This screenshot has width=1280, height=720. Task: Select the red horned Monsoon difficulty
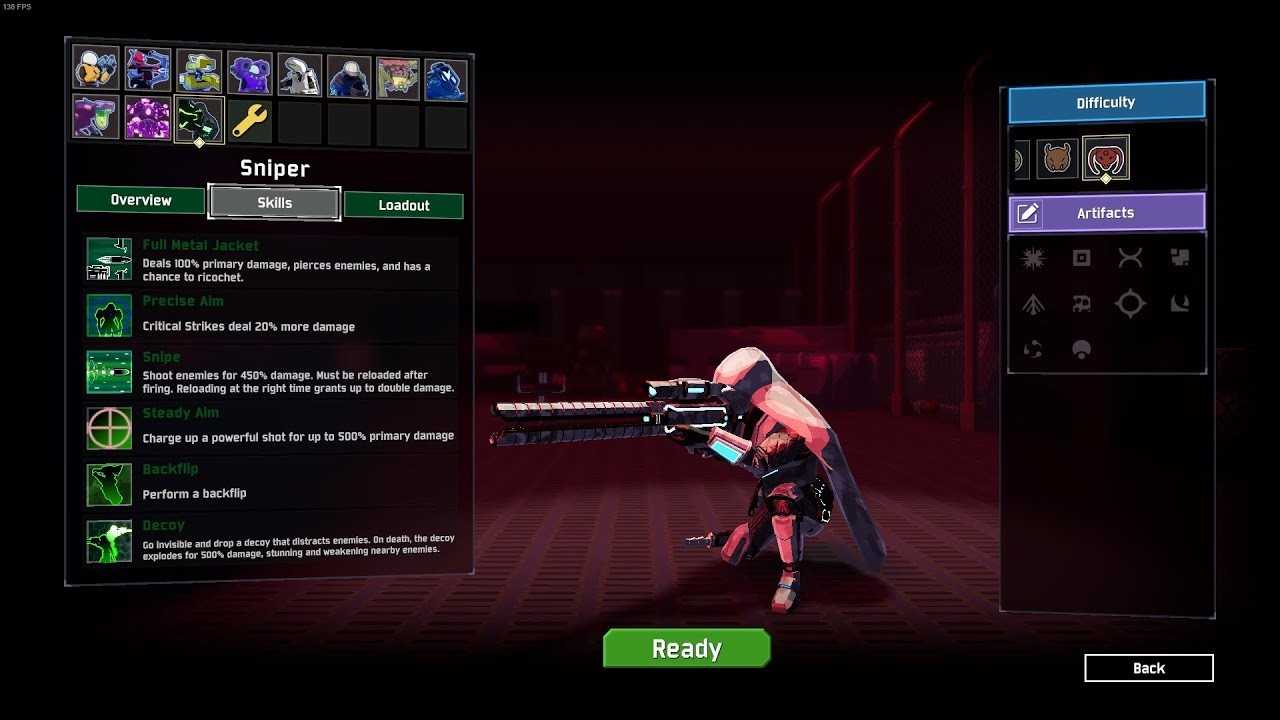[x=1105, y=158]
